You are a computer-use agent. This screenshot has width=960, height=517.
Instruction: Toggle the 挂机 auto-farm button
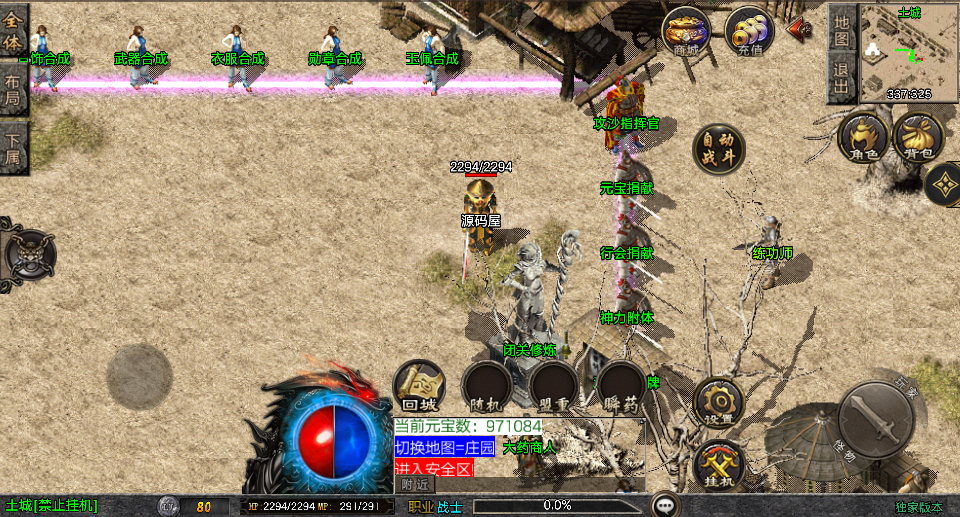718,464
